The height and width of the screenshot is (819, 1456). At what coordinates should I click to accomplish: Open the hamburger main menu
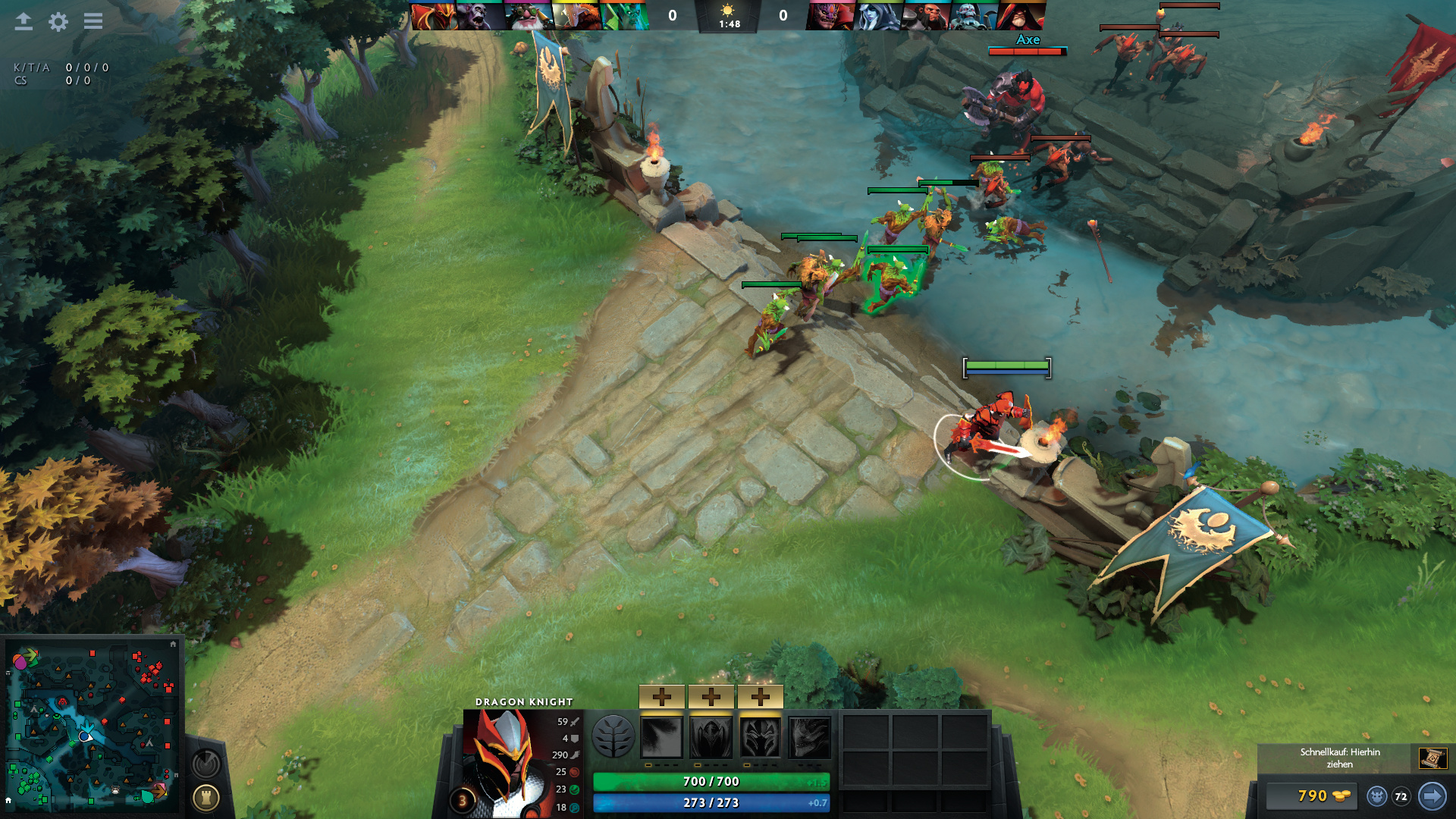click(x=93, y=21)
